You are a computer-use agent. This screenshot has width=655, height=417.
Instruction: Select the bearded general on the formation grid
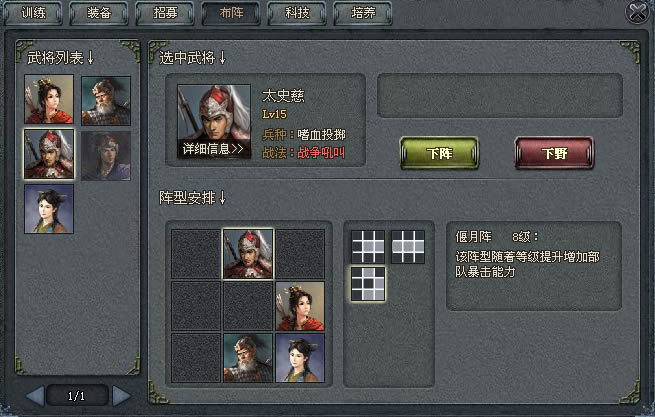[x=248, y=358]
